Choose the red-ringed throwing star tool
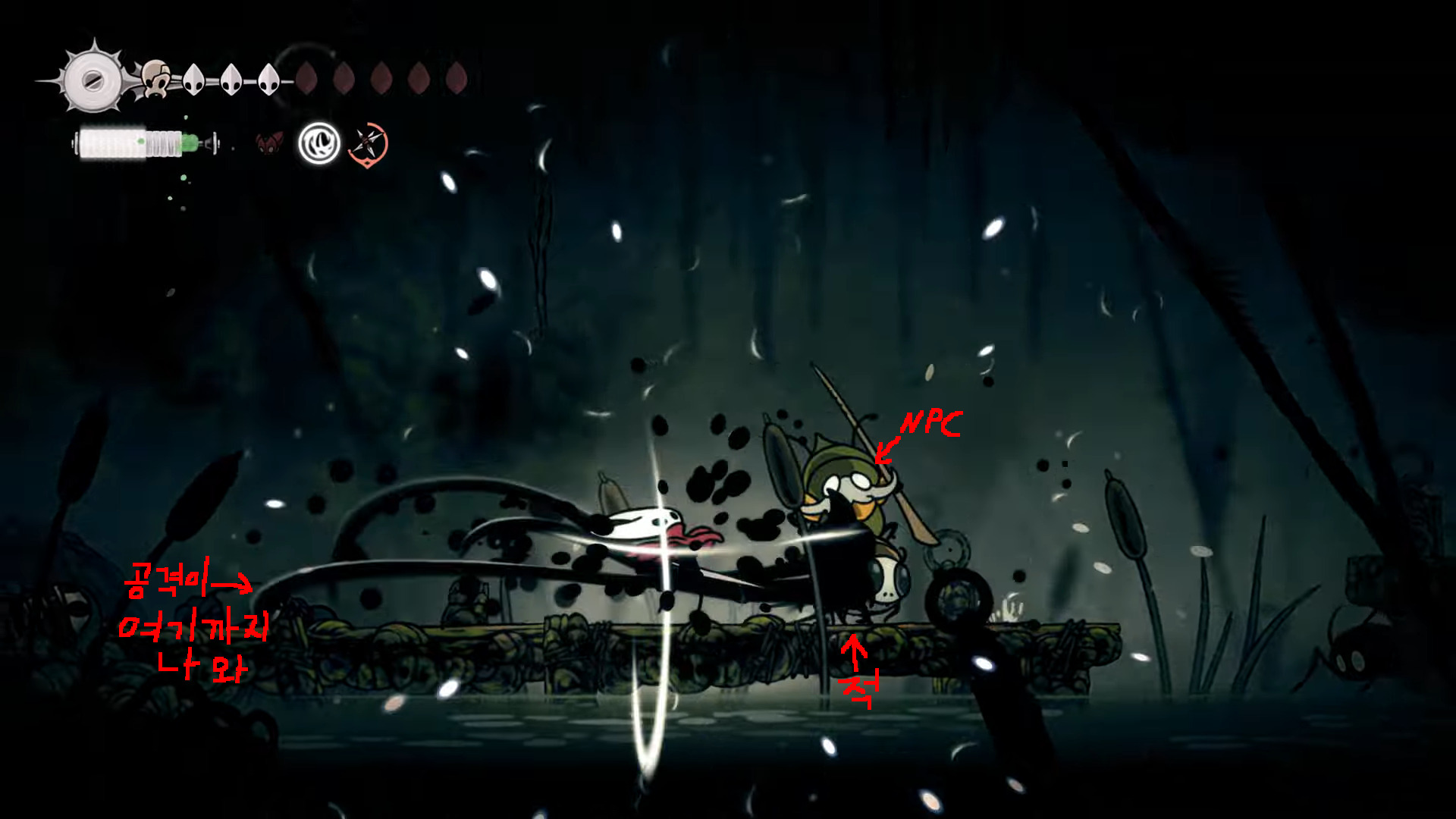This screenshot has width=1456, height=819. pos(368,143)
